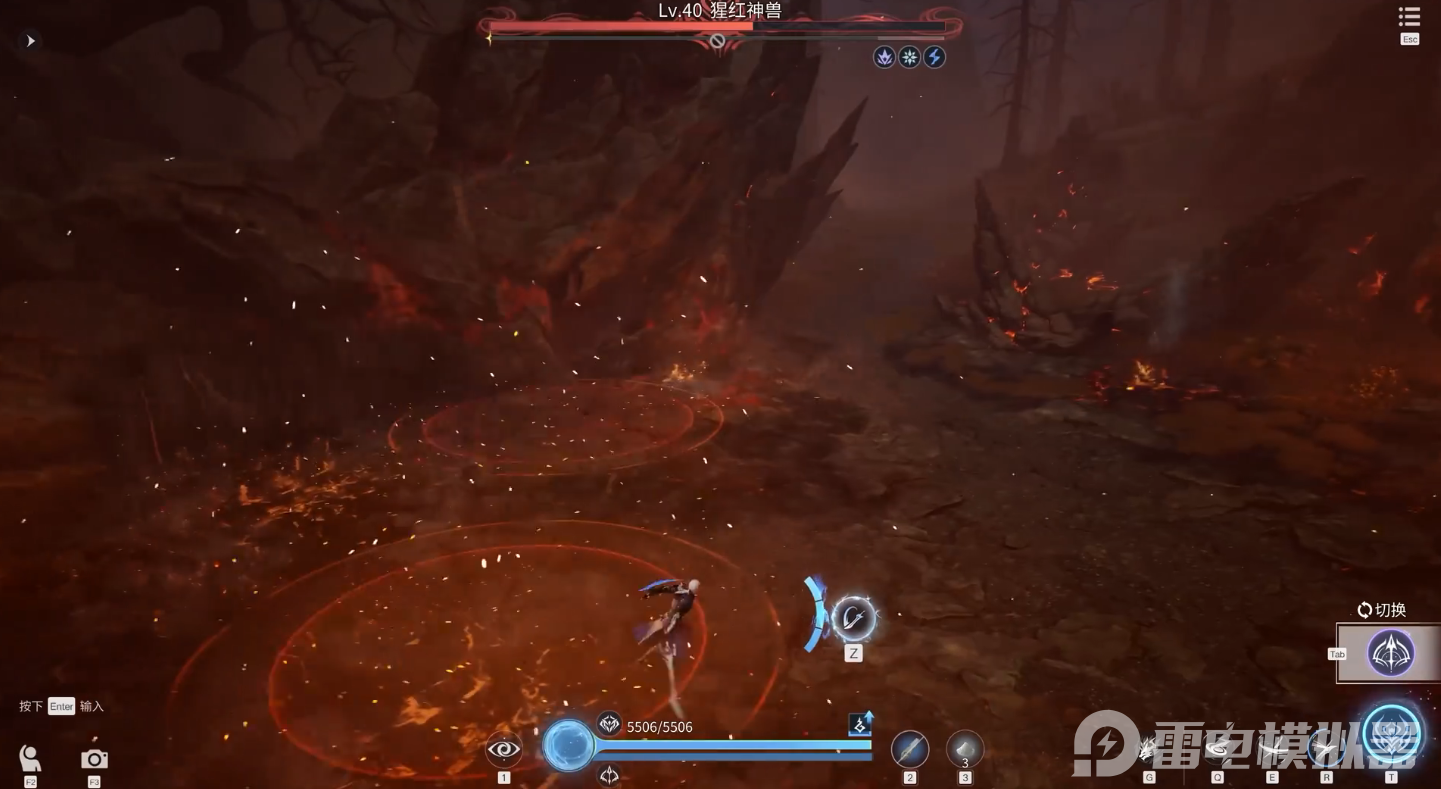Screen dimensions: 1441x789
Task: Click the lightning bolt boss status icon
Action: pos(934,57)
